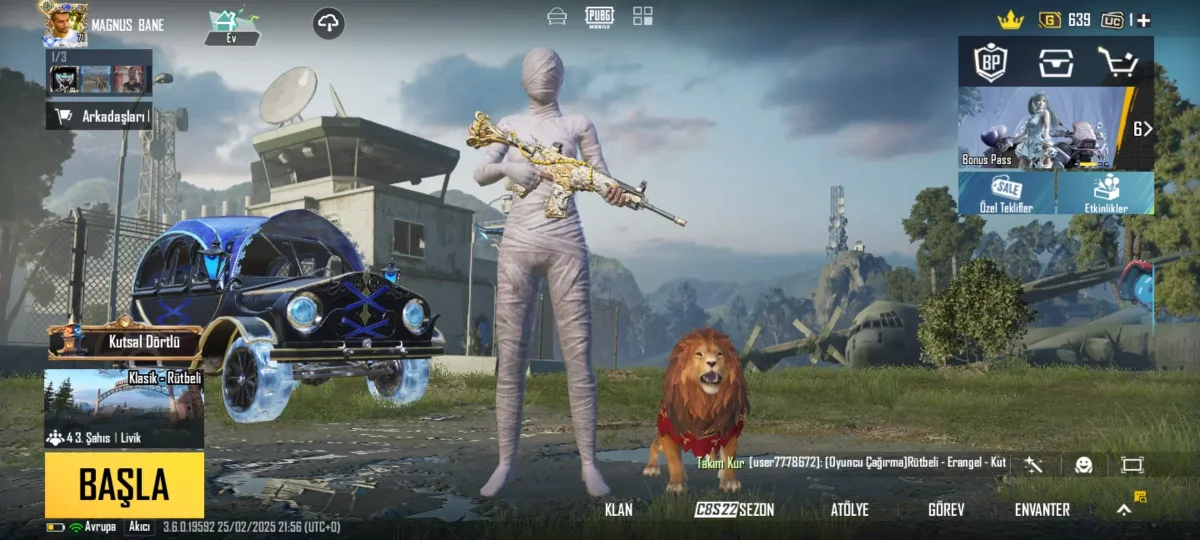Open the crate chest icon
The width and height of the screenshot is (1200, 540).
click(1056, 62)
